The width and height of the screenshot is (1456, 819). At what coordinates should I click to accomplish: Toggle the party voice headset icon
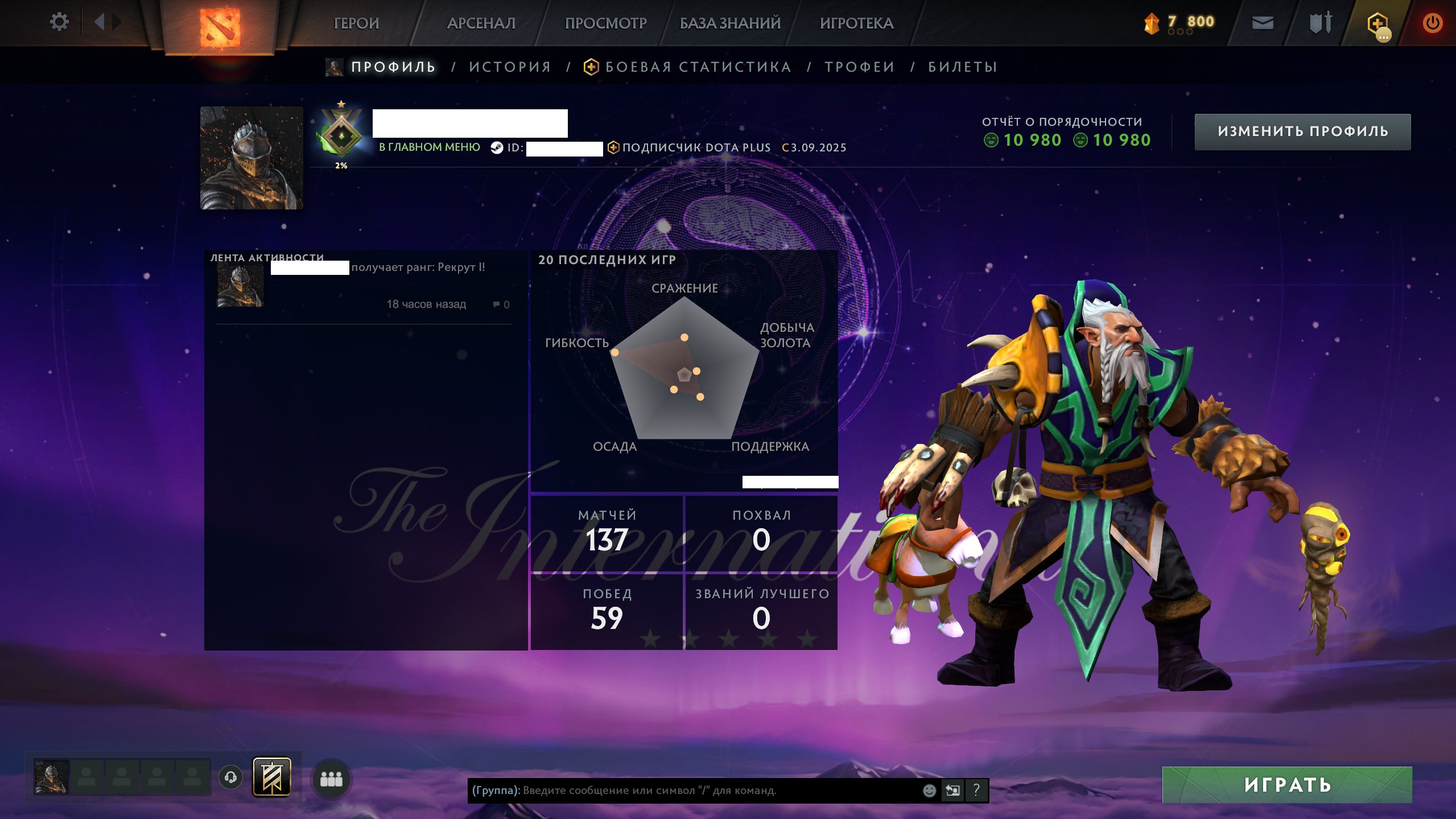pyautogui.click(x=230, y=777)
